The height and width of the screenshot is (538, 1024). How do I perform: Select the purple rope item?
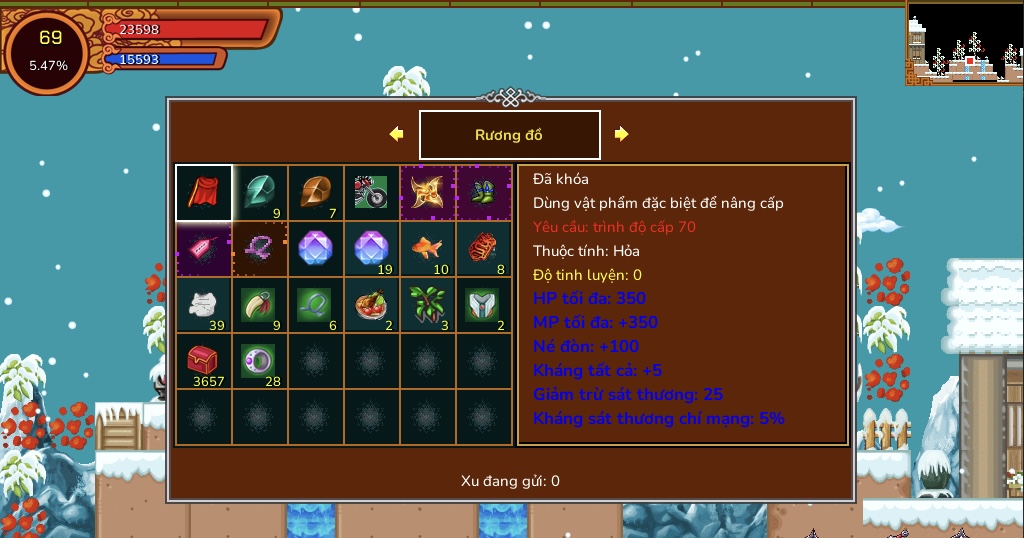click(260, 248)
